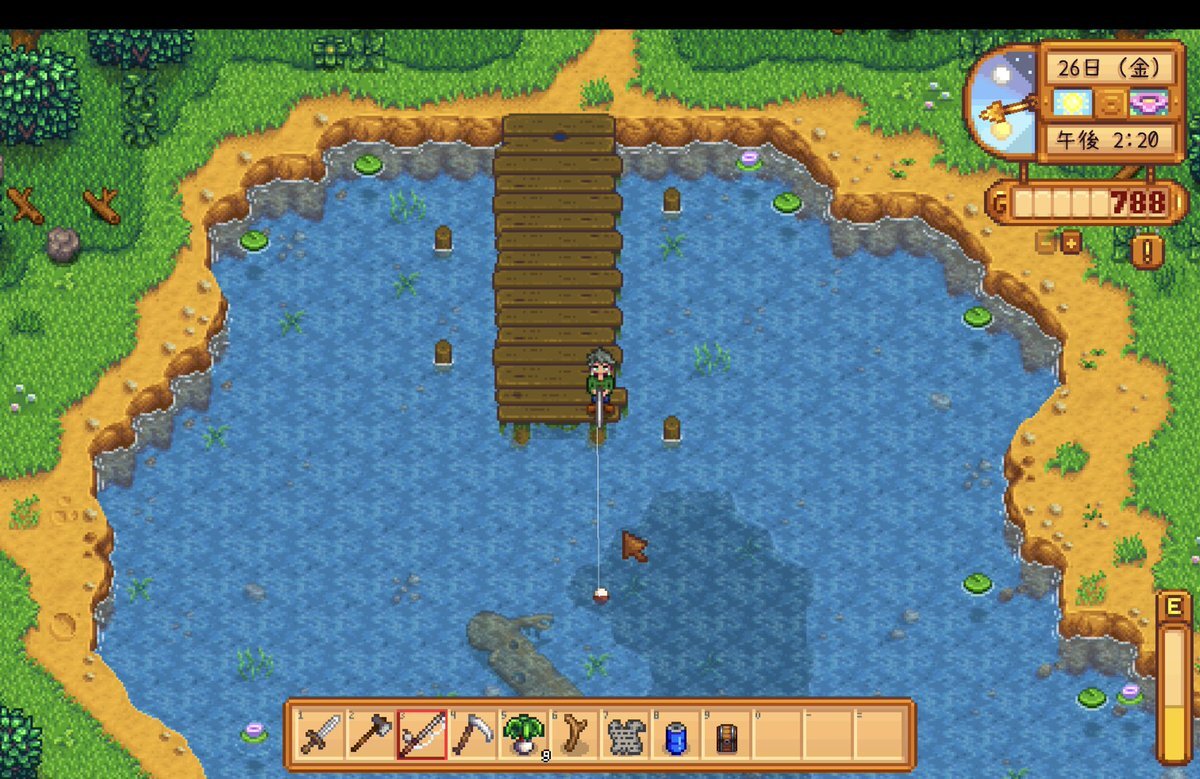This screenshot has height=779, width=1200.
Task: Equip the scythe from the hotbar
Action: pos(472,736)
